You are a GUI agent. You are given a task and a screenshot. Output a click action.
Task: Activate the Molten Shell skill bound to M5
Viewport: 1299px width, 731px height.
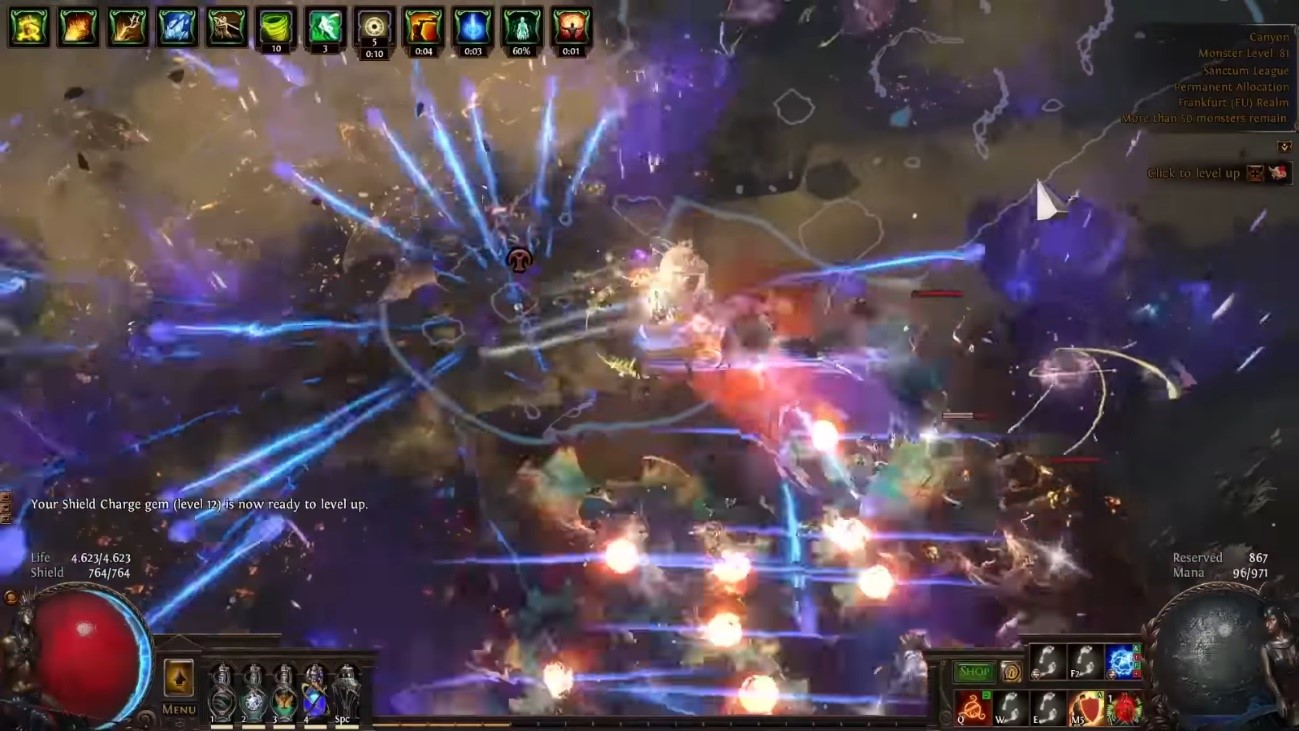(1085, 708)
